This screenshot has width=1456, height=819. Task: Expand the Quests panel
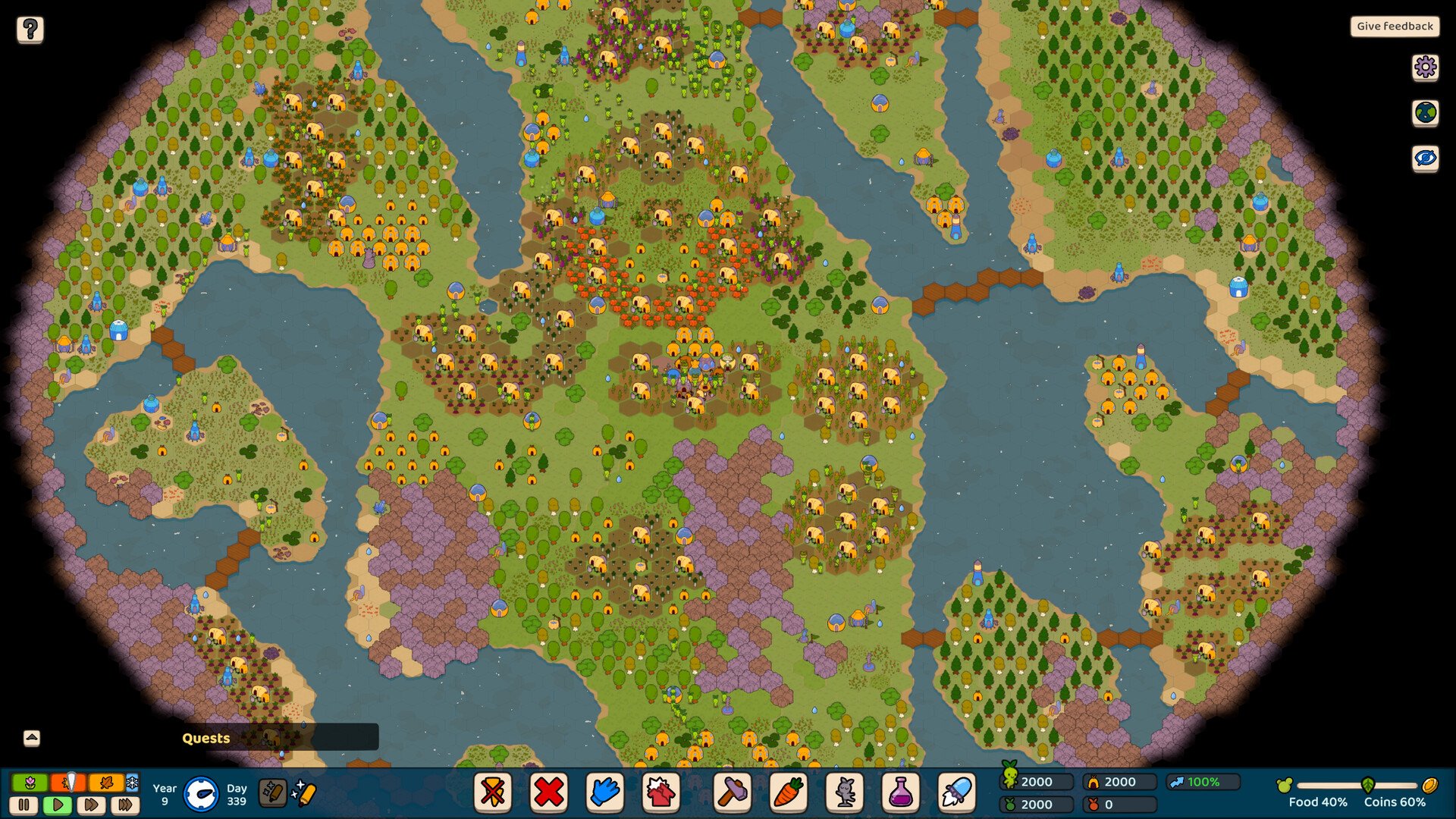tap(32, 738)
